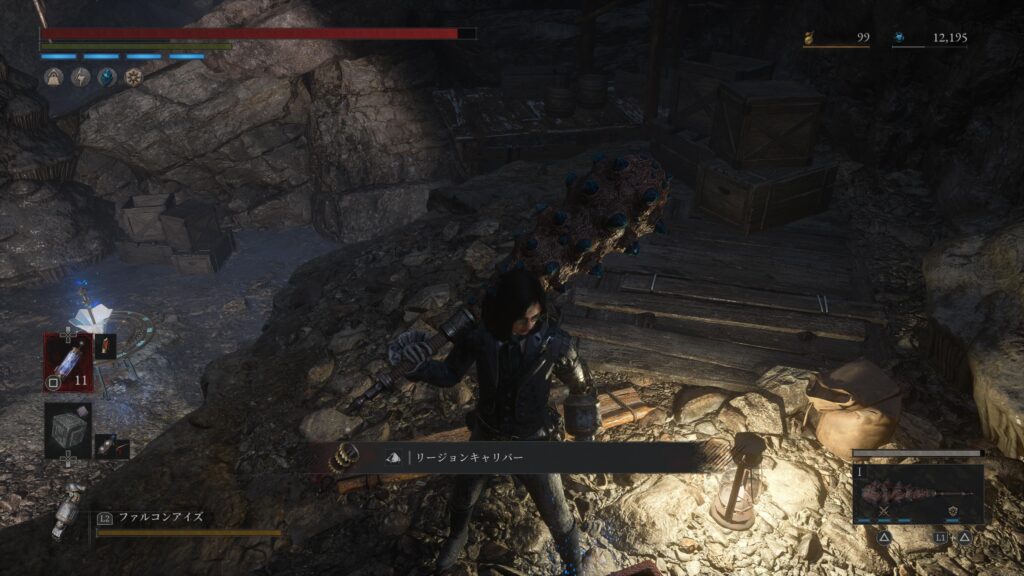Select the lightning bolt status icon
The height and width of the screenshot is (576, 1024).
(x=80, y=76)
